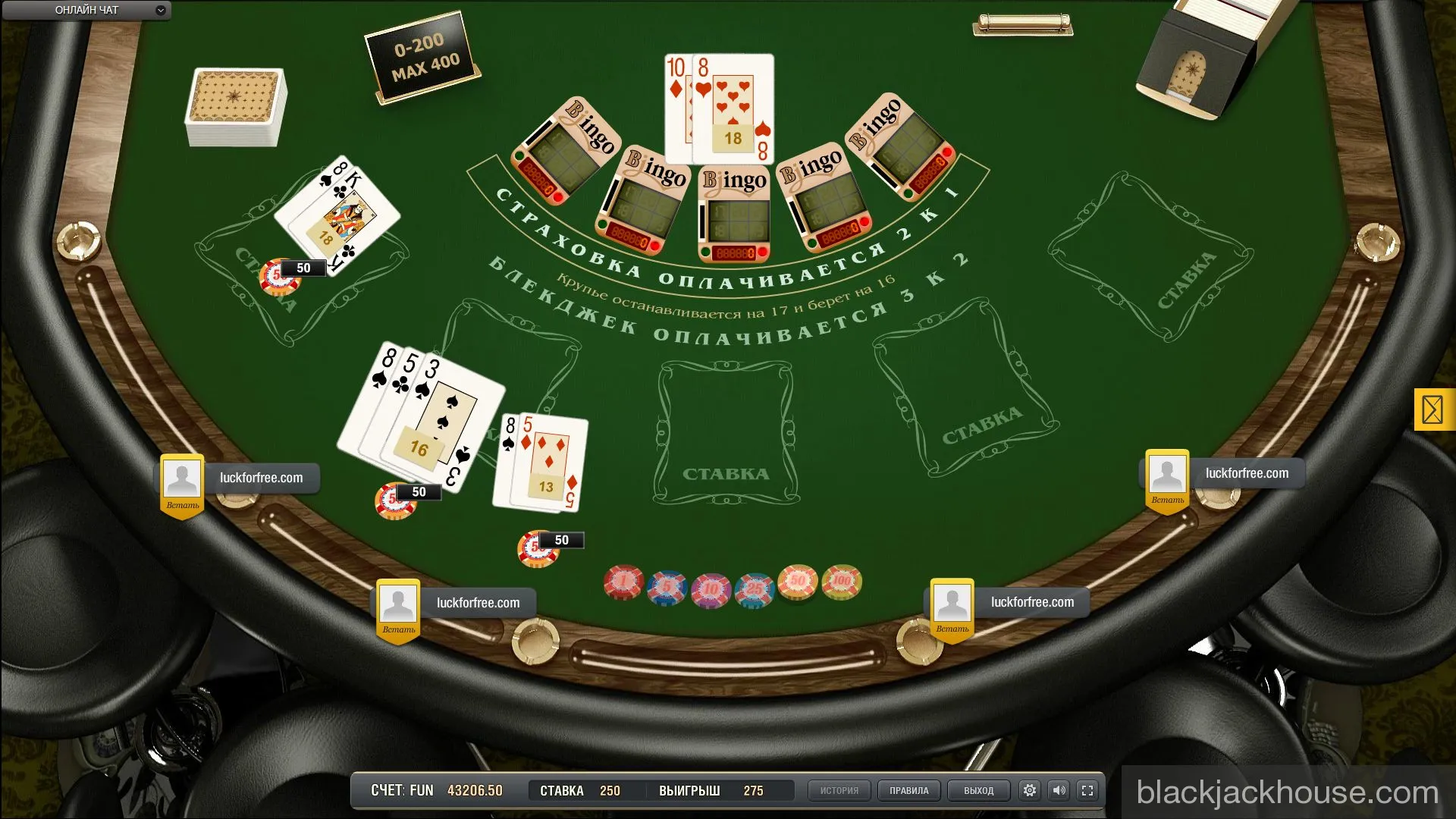Pick the 10 denomination chip
This screenshot has width=1456, height=819.
[710, 587]
